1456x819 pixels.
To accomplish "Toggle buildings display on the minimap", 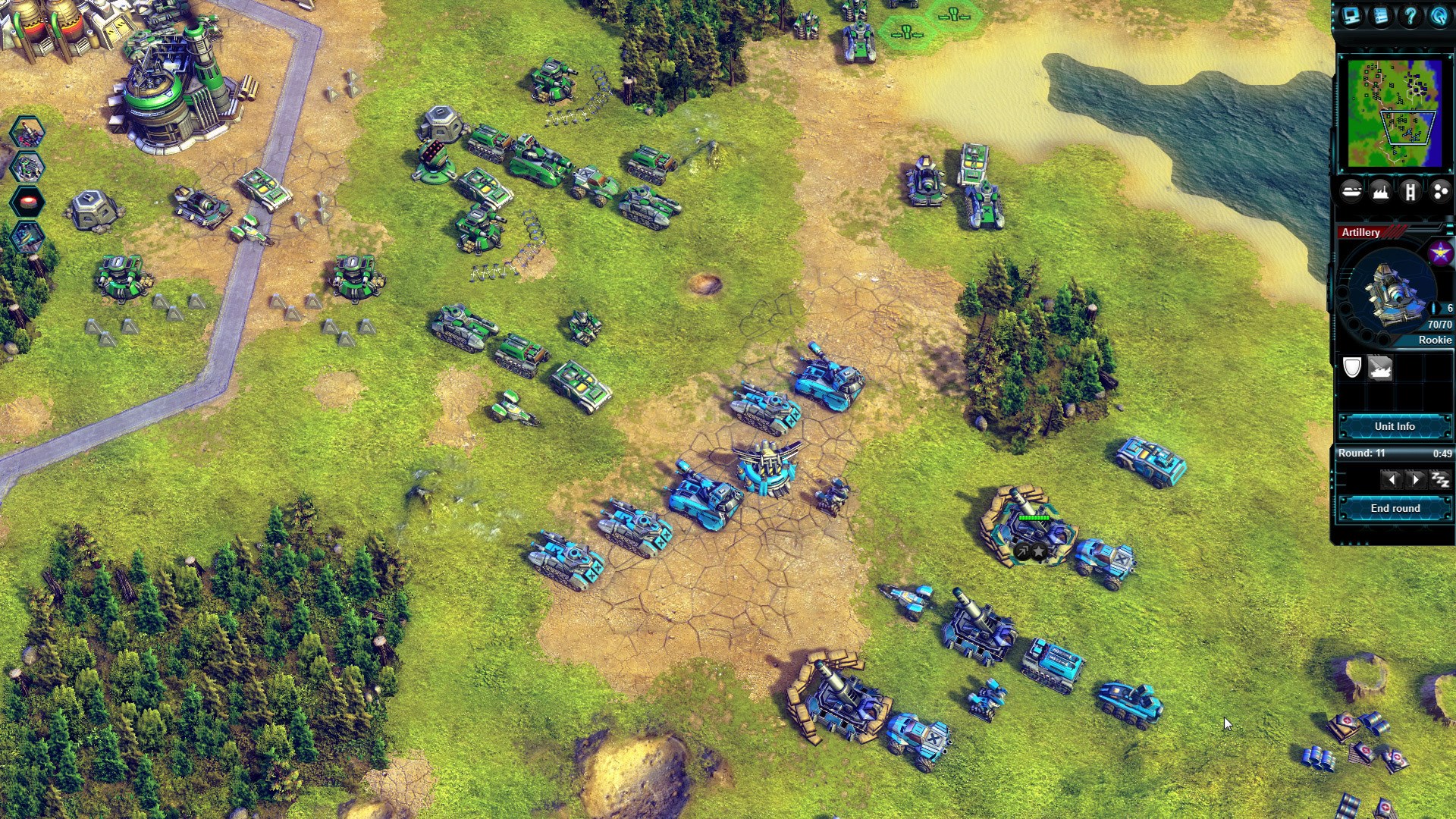I will tap(1381, 192).
